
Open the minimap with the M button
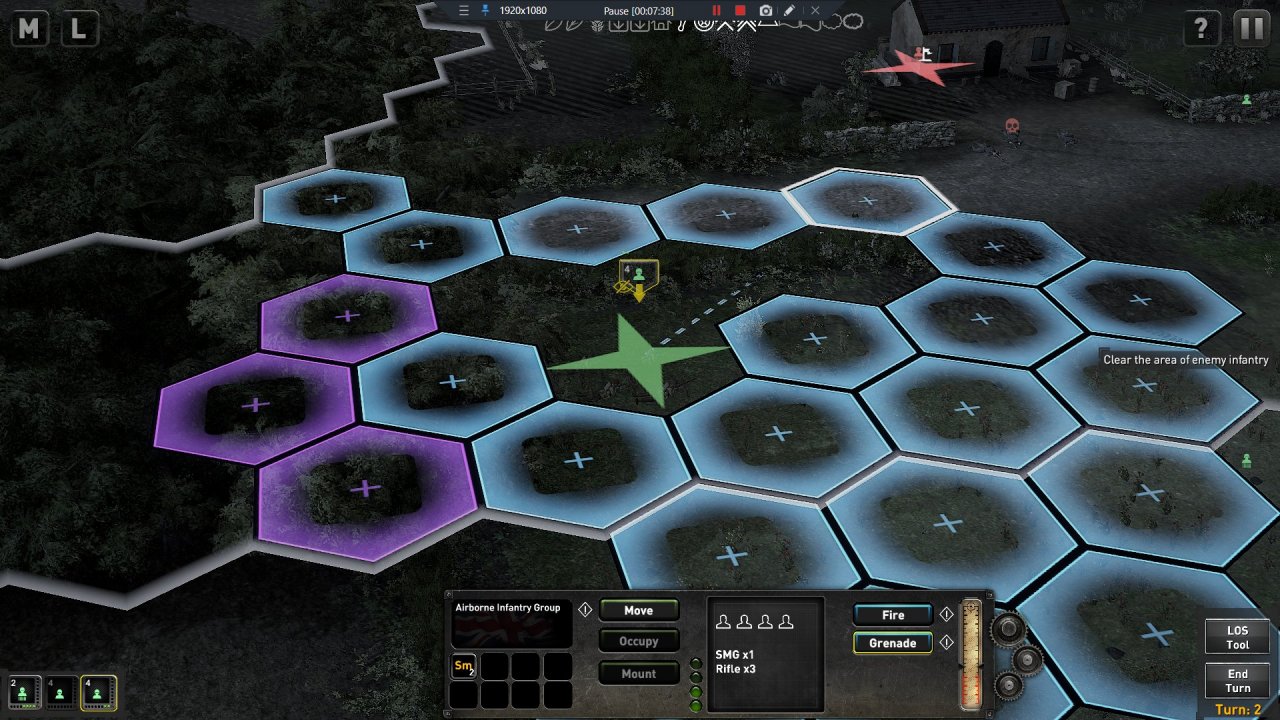(28, 28)
